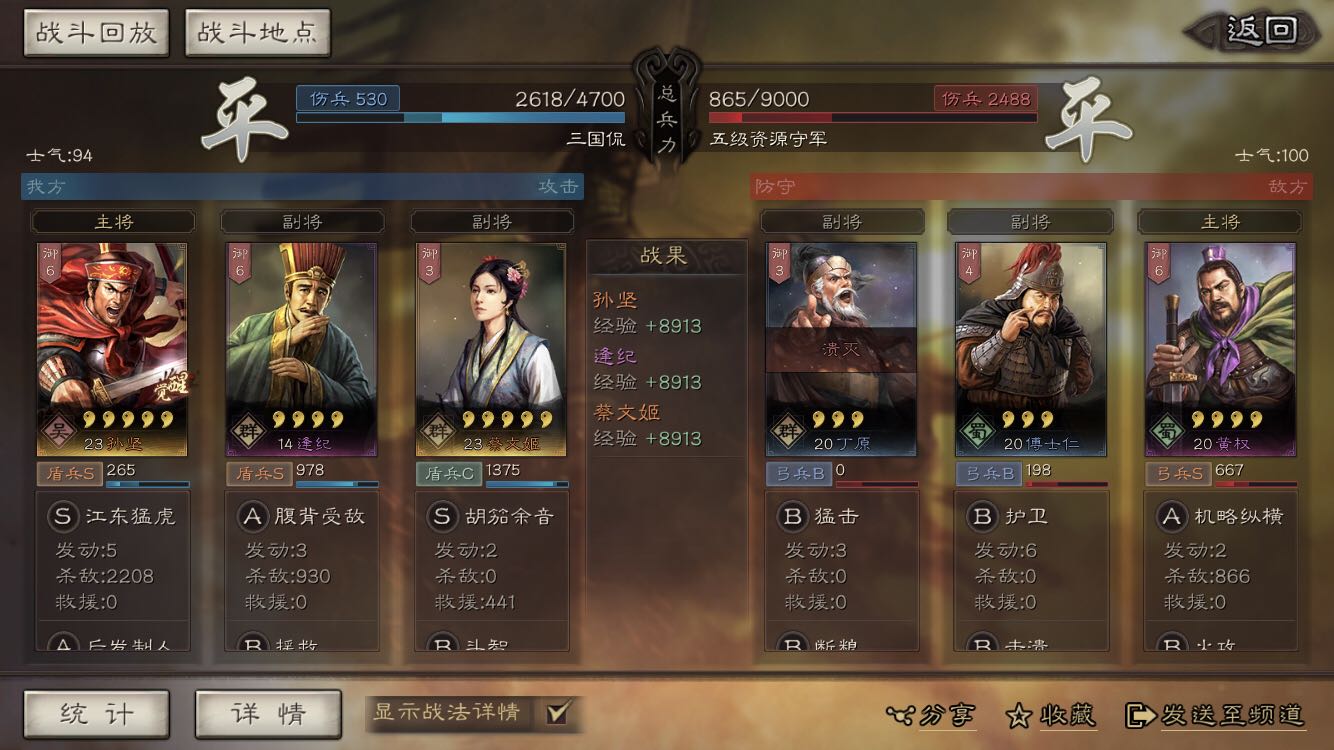This screenshot has height=750, width=1334.
Task: Send the report with 发送至频道
Action: [1216, 715]
